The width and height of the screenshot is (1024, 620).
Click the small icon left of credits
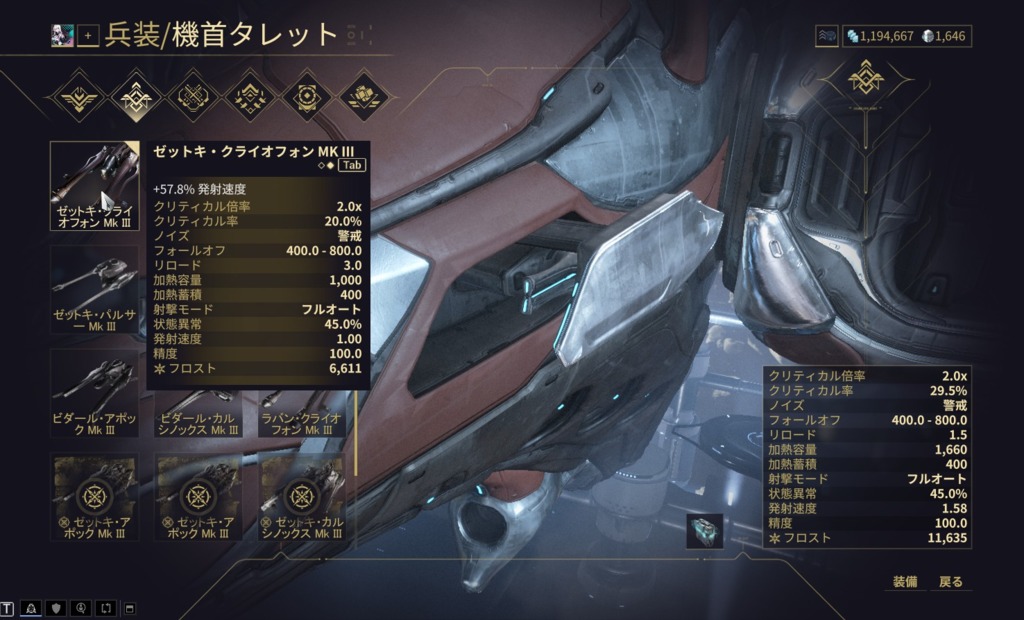827,36
